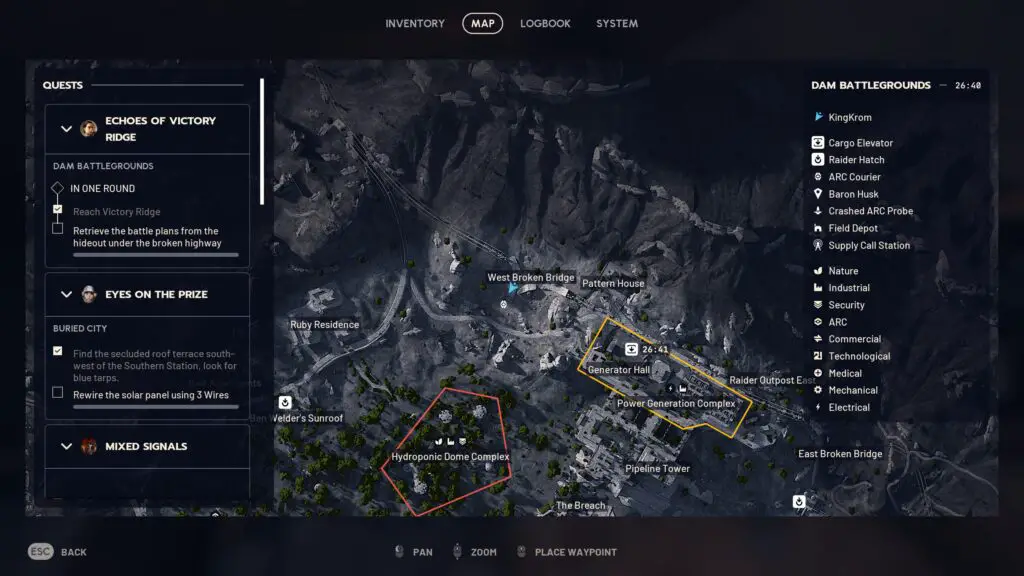Go to the System tab
Screen dimensions: 1024x576
tap(616, 24)
